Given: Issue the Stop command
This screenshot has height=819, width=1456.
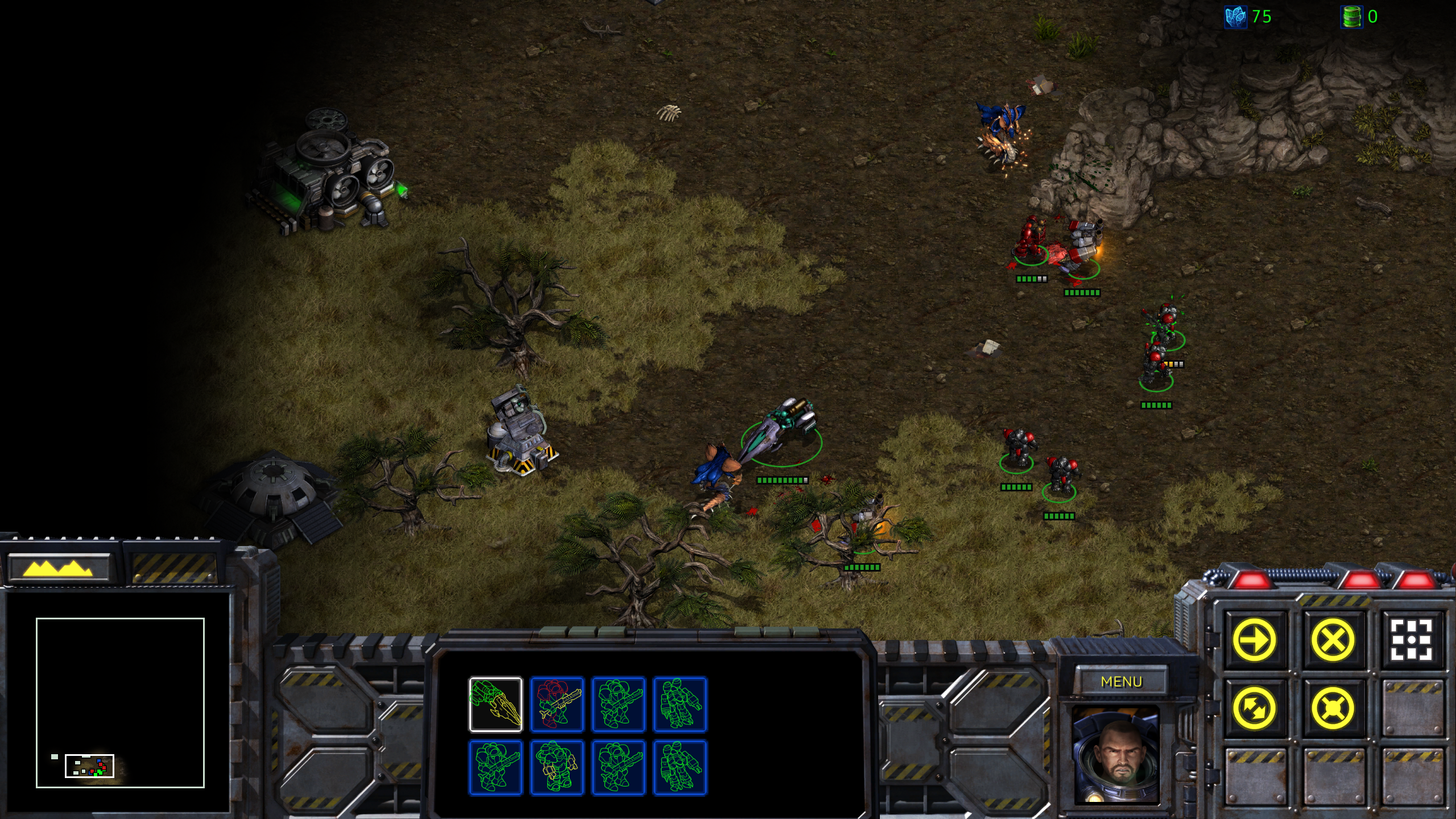Looking at the screenshot, I should 1333,640.
